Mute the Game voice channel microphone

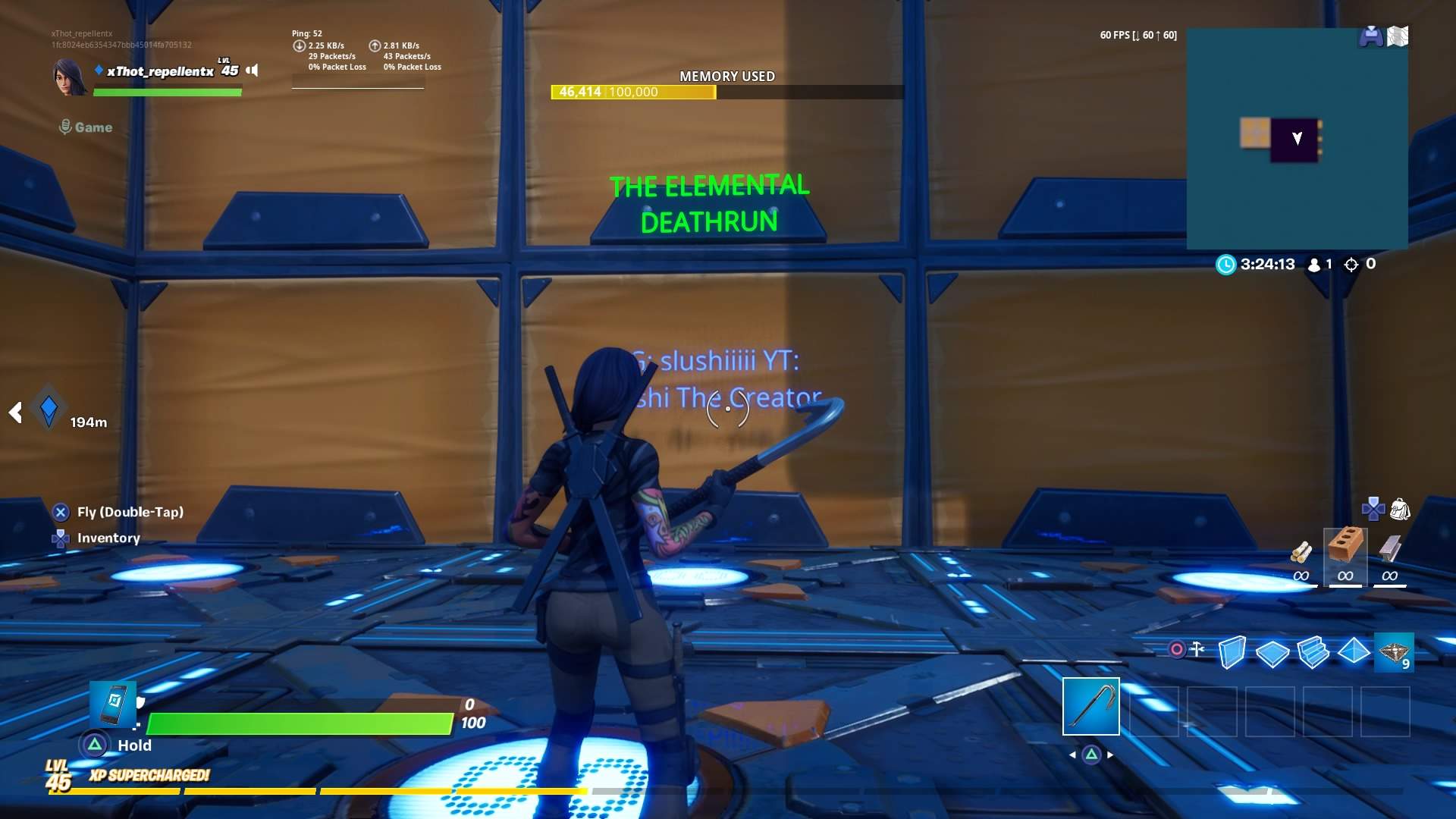tap(67, 127)
